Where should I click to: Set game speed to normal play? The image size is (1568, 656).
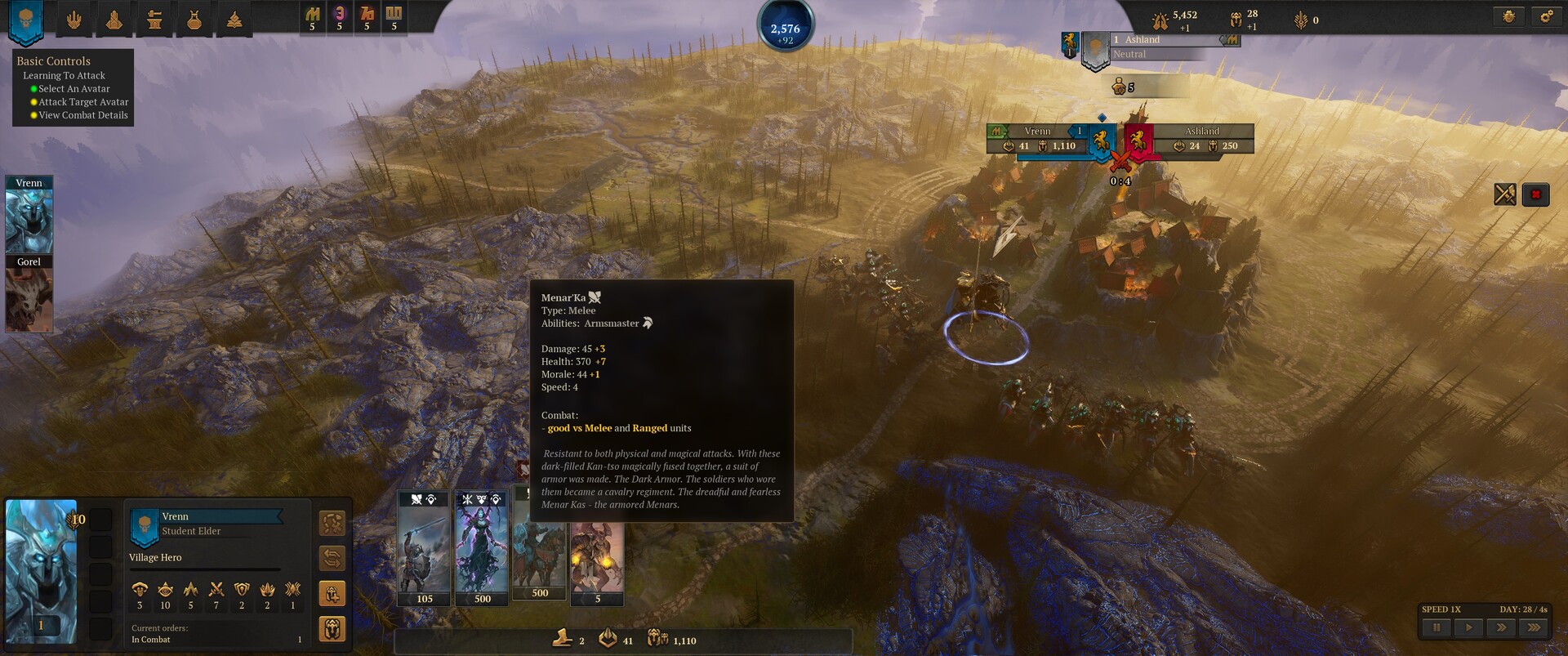tap(1468, 627)
